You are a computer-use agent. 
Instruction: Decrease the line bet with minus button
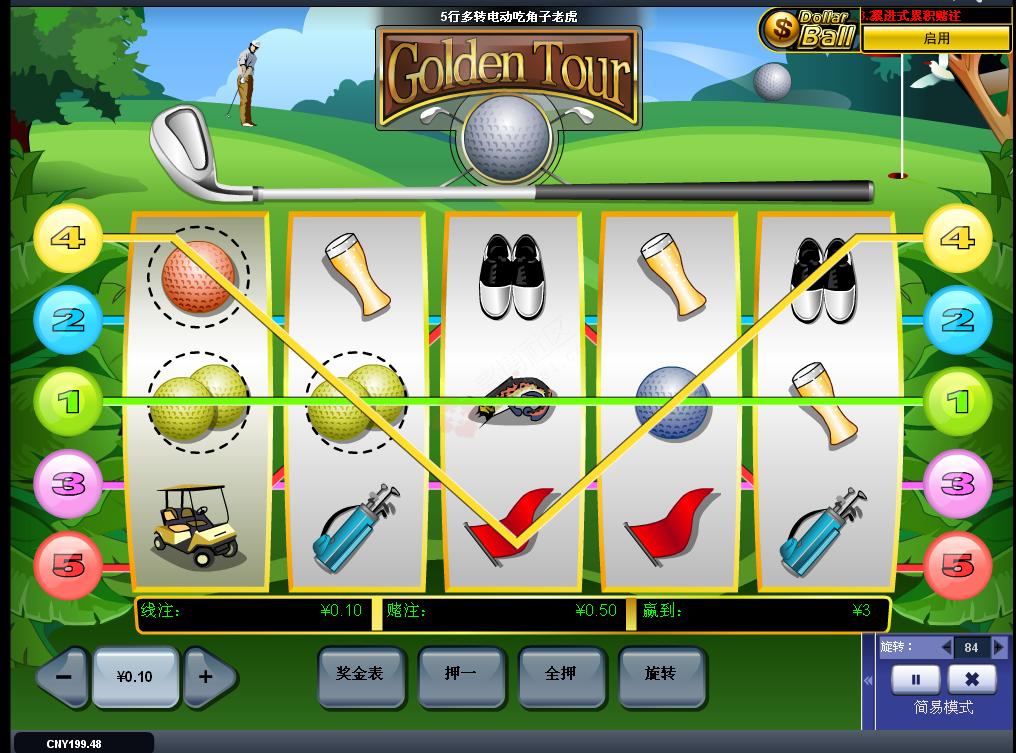pos(63,676)
